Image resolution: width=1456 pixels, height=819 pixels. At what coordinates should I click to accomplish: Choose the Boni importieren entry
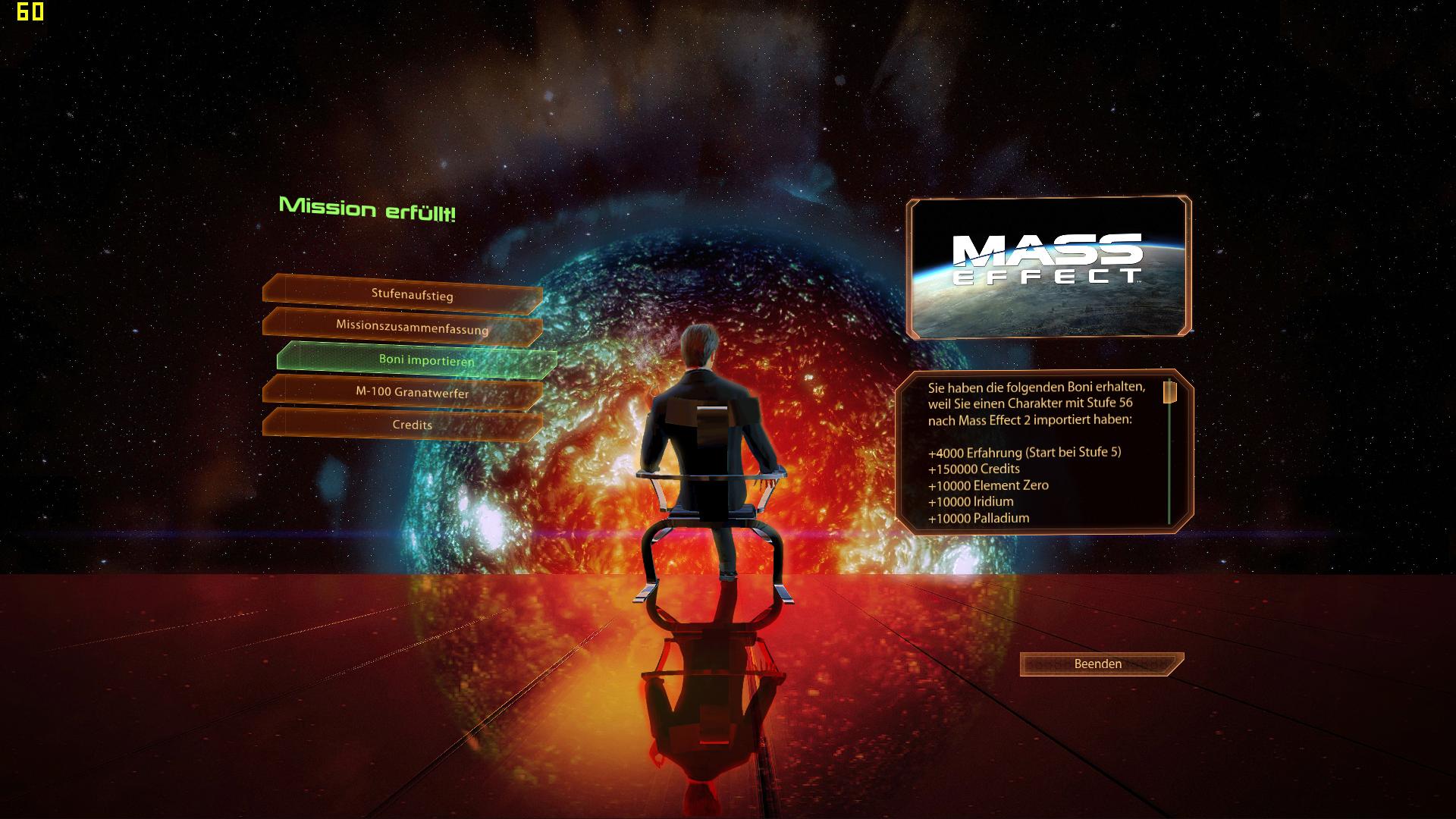(x=425, y=360)
